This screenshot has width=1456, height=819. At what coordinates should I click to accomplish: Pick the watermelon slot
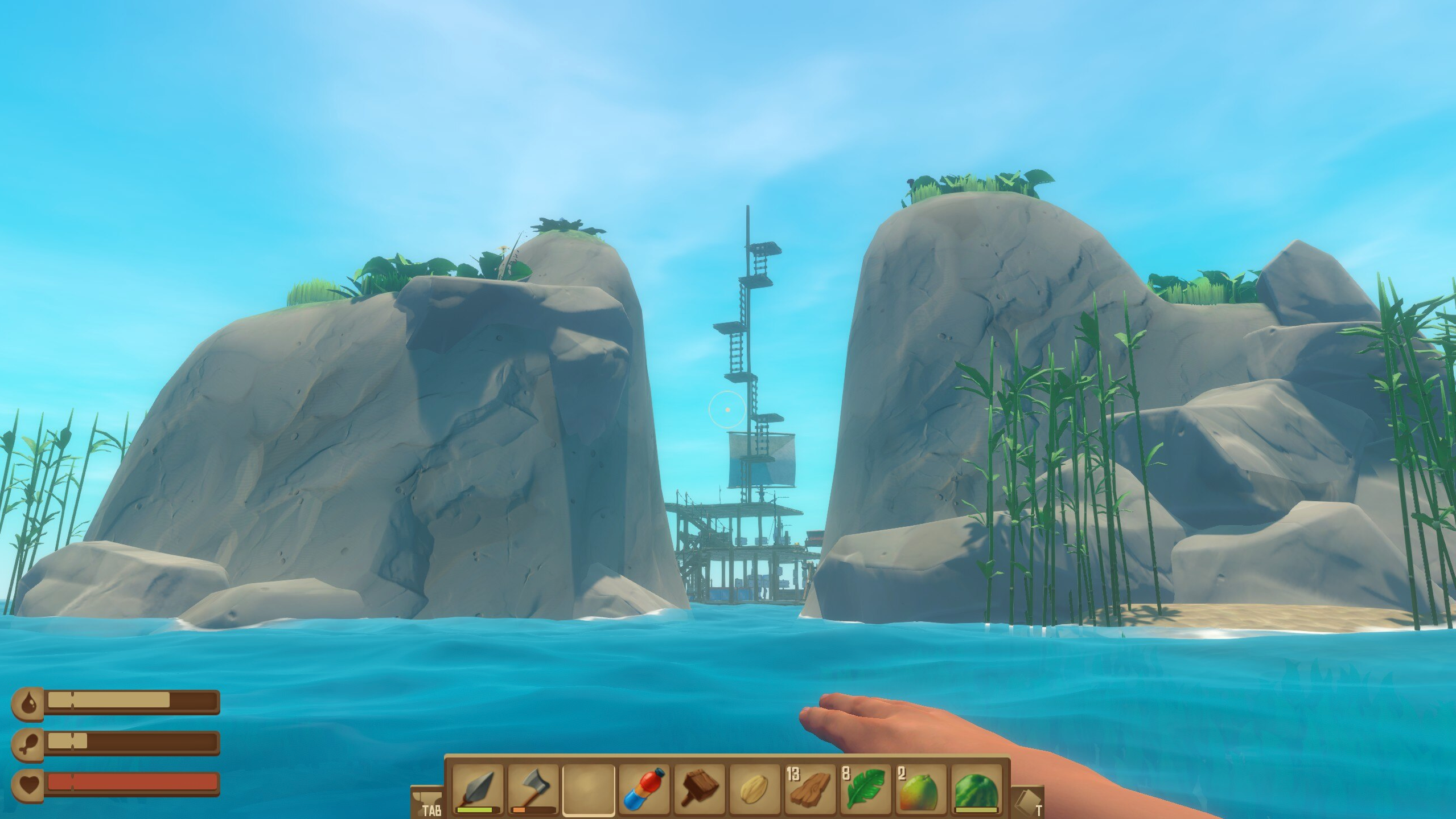click(x=975, y=789)
